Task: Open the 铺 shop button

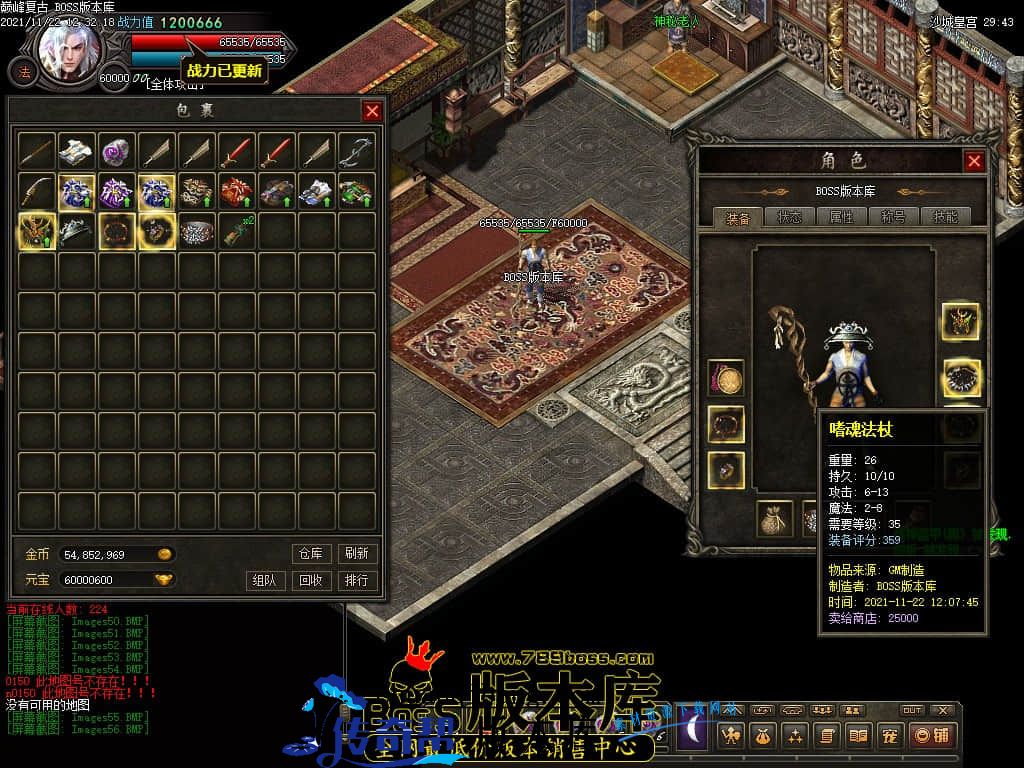Action: (x=932, y=736)
